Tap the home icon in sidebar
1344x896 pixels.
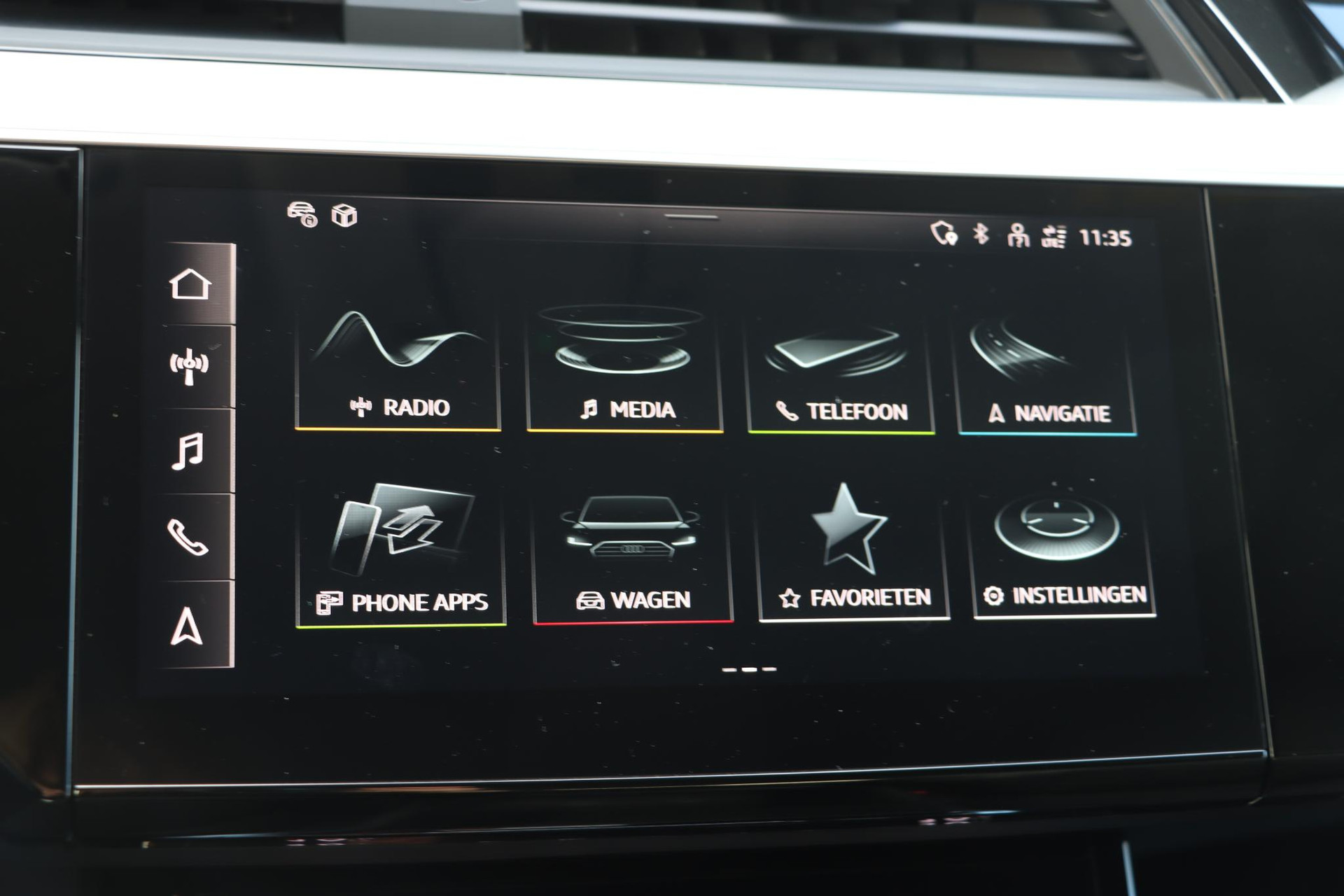point(190,284)
